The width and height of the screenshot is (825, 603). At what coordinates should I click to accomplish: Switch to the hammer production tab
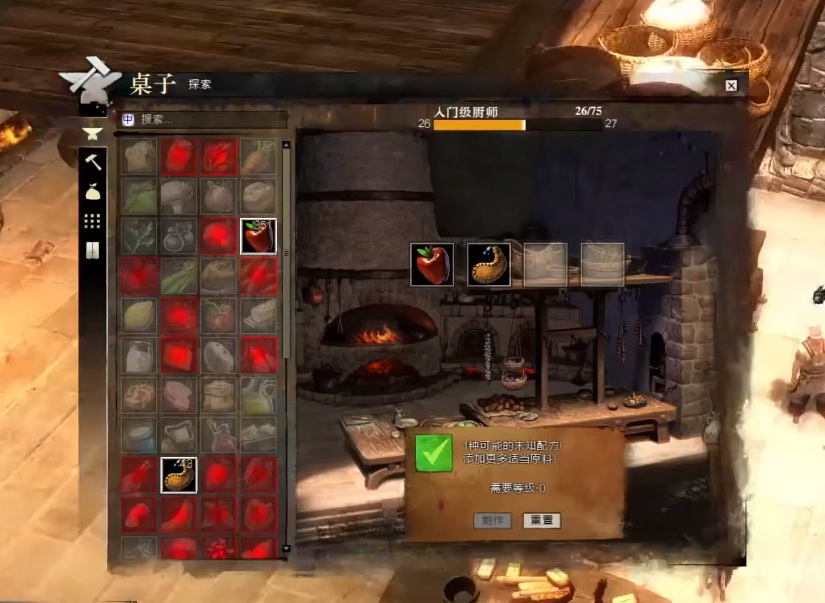pos(93,161)
